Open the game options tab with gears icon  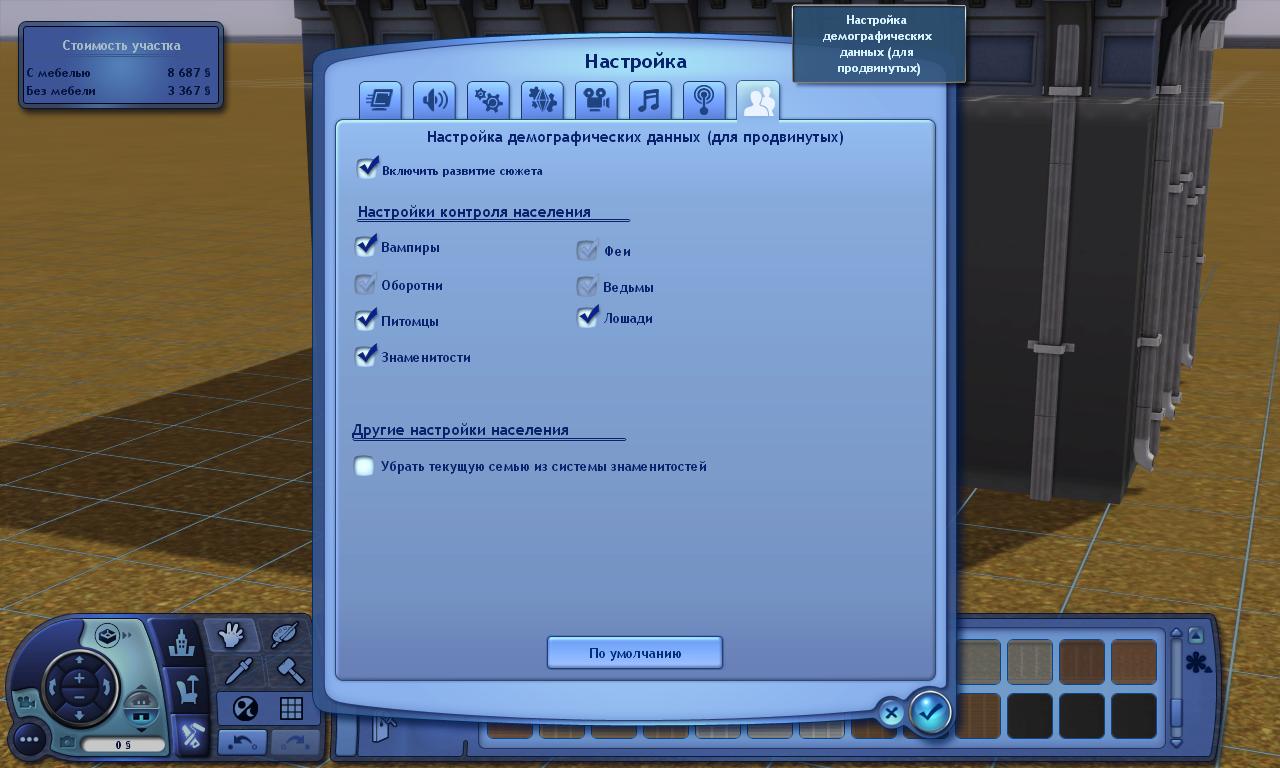click(488, 99)
